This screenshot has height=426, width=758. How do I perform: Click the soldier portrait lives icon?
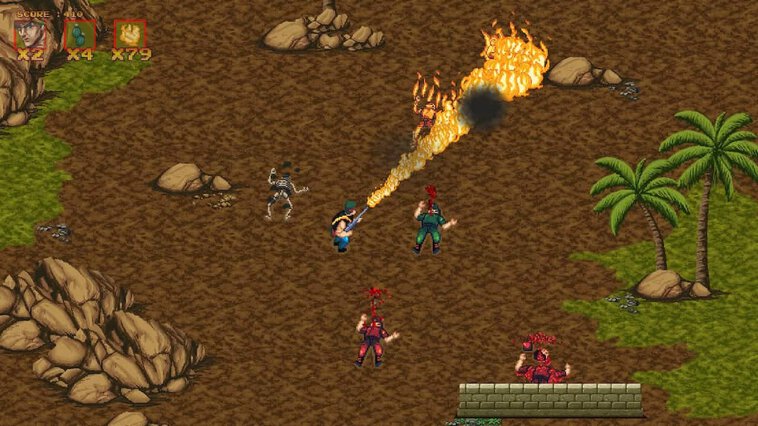[29, 34]
